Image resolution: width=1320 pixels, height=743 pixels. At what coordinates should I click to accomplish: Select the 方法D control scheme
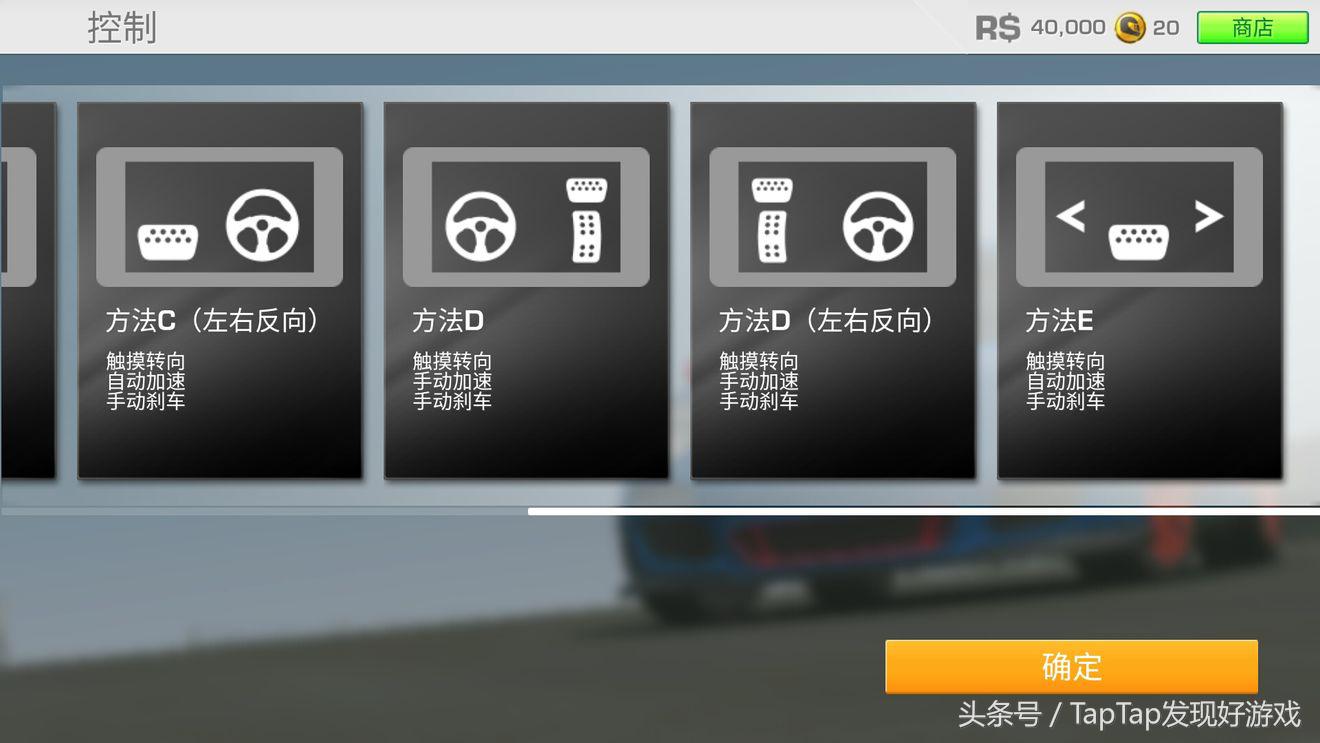pyautogui.click(x=527, y=290)
